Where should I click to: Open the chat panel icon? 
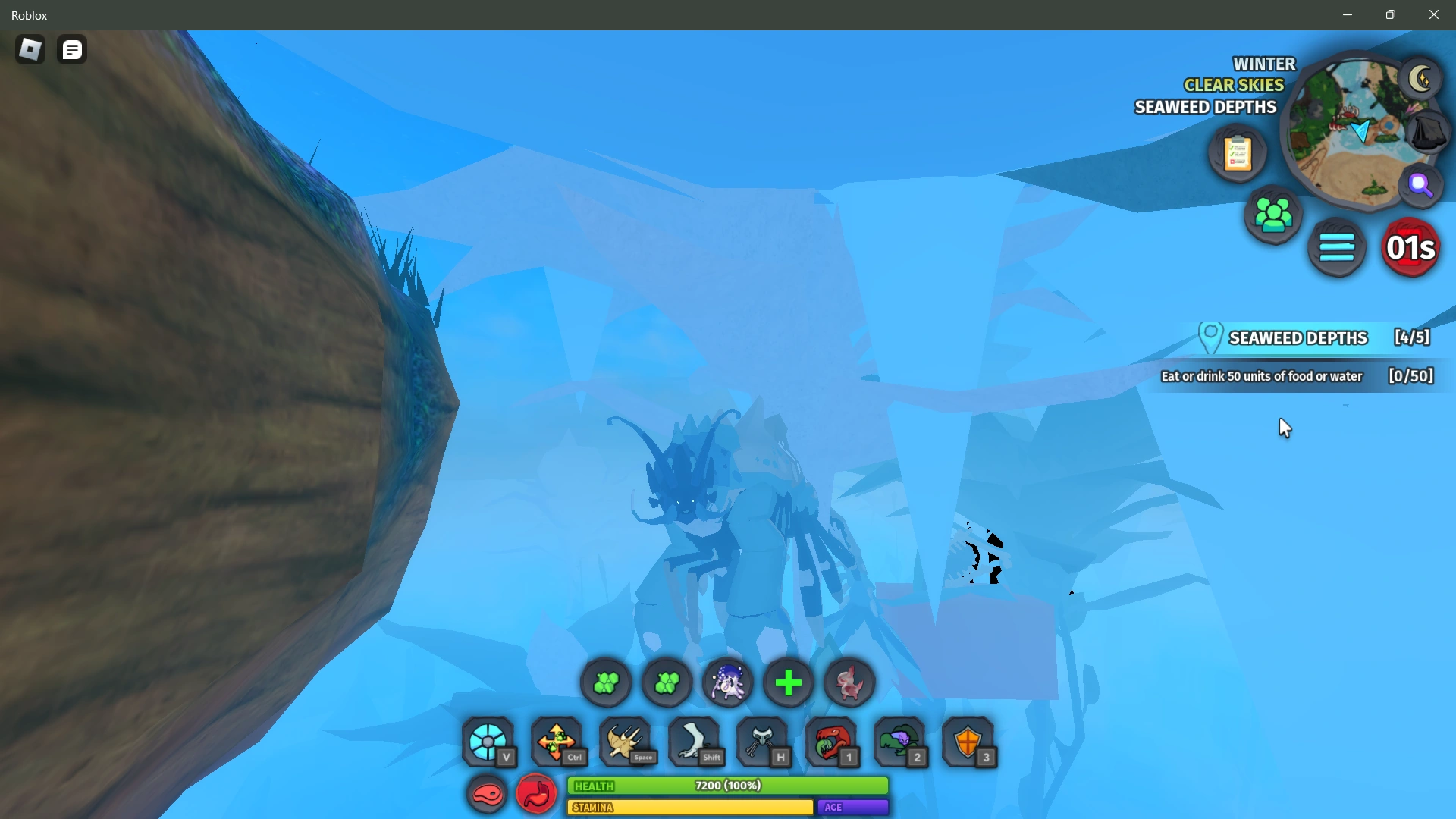point(72,49)
